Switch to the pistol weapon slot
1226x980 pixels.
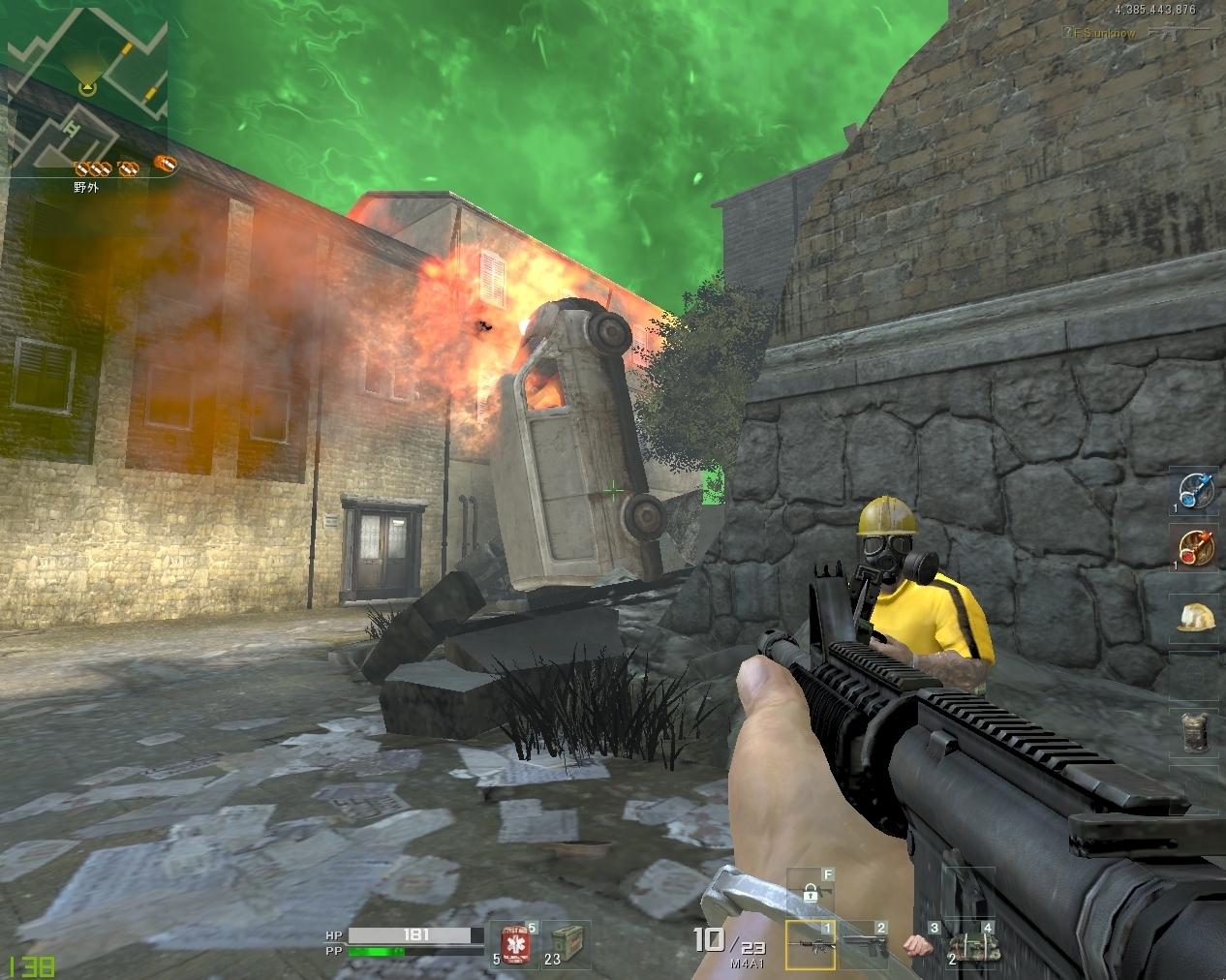864,943
